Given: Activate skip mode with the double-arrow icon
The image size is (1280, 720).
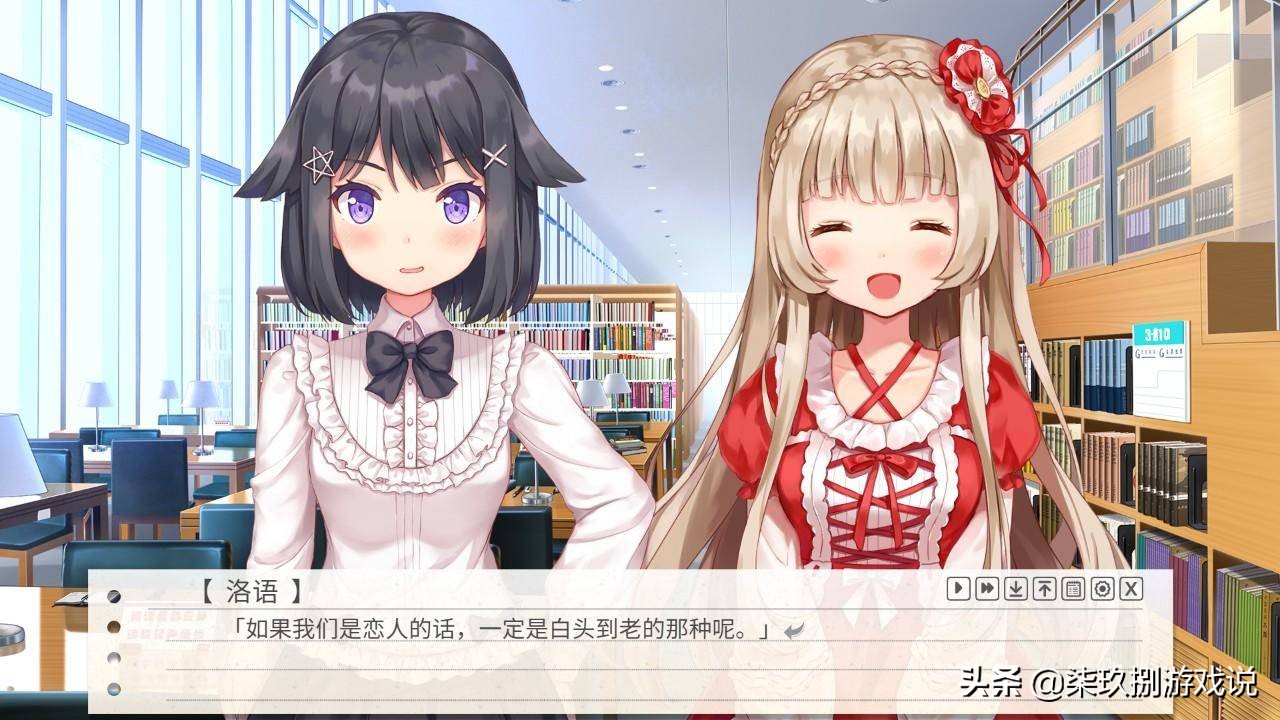Looking at the screenshot, I should pyautogui.click(x=987, y=589).
